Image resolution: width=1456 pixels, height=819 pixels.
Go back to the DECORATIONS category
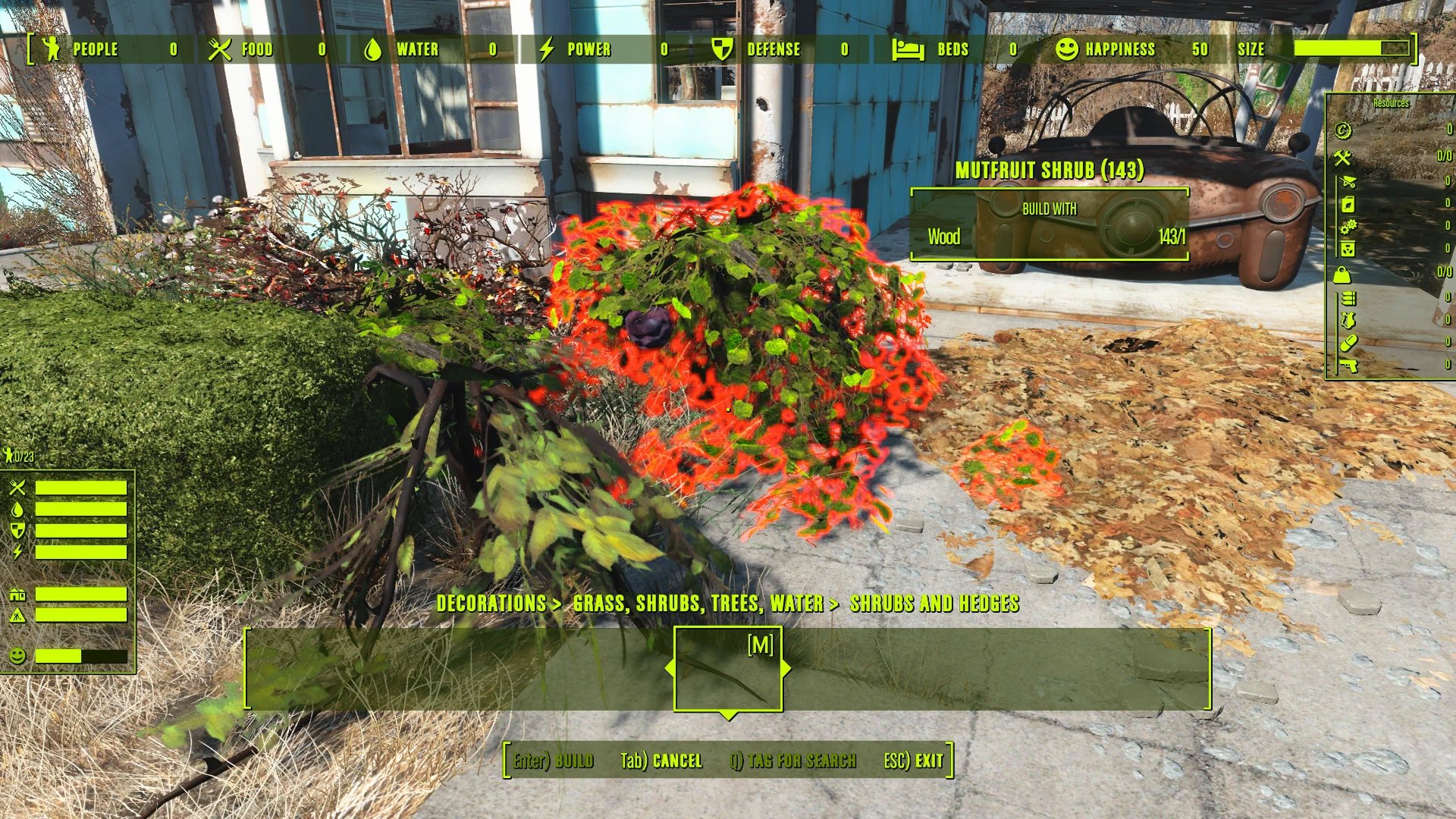tap(491, 604)
